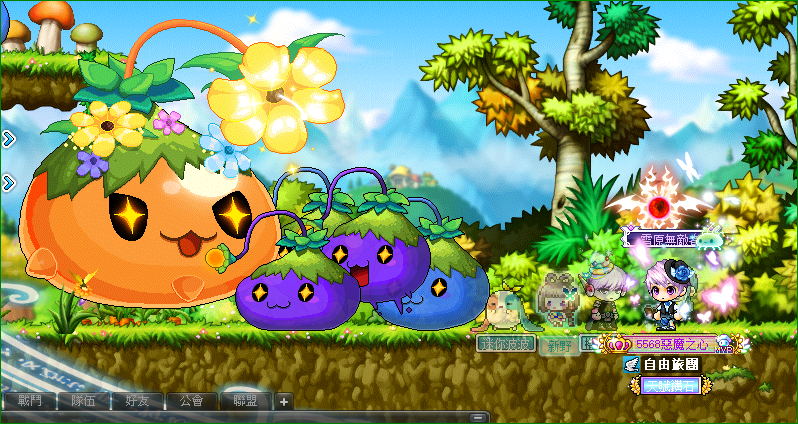The width and height of the screenshot is (798, 424).
Task: Show the 公會 (Guild) chat tab
Action: coord(192,401)
